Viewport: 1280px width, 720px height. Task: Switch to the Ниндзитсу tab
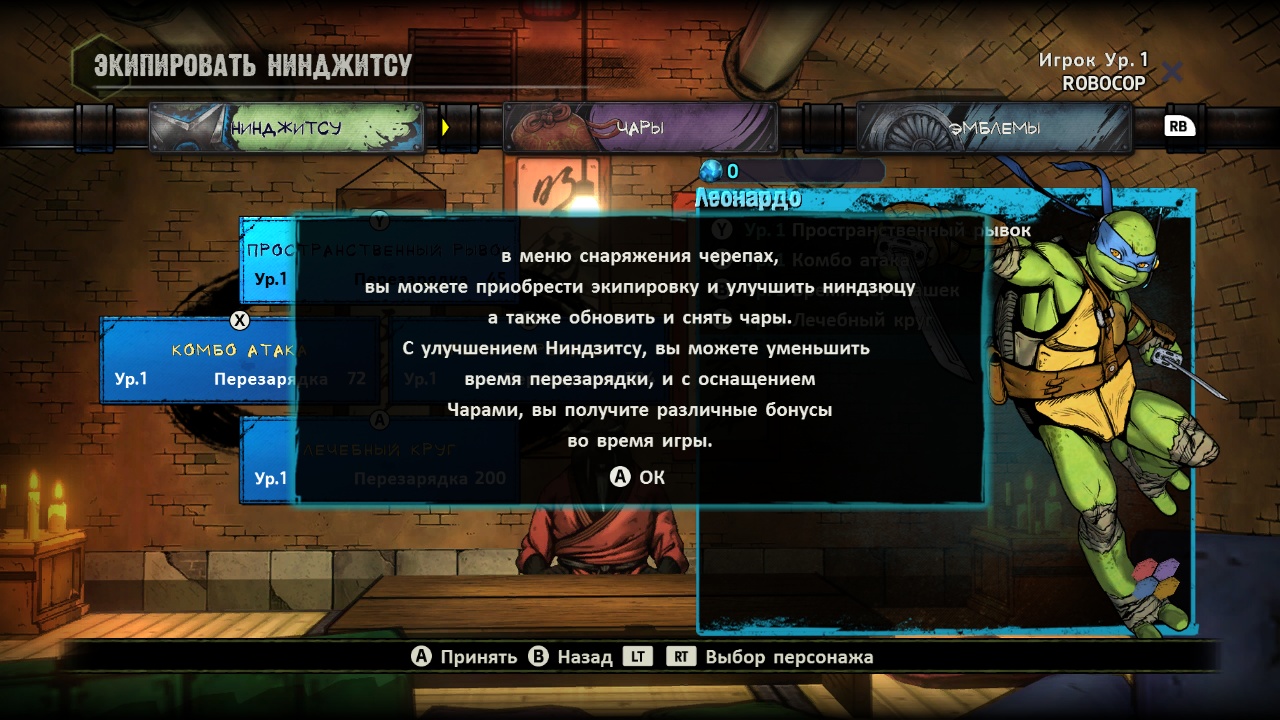coord(287,128)
